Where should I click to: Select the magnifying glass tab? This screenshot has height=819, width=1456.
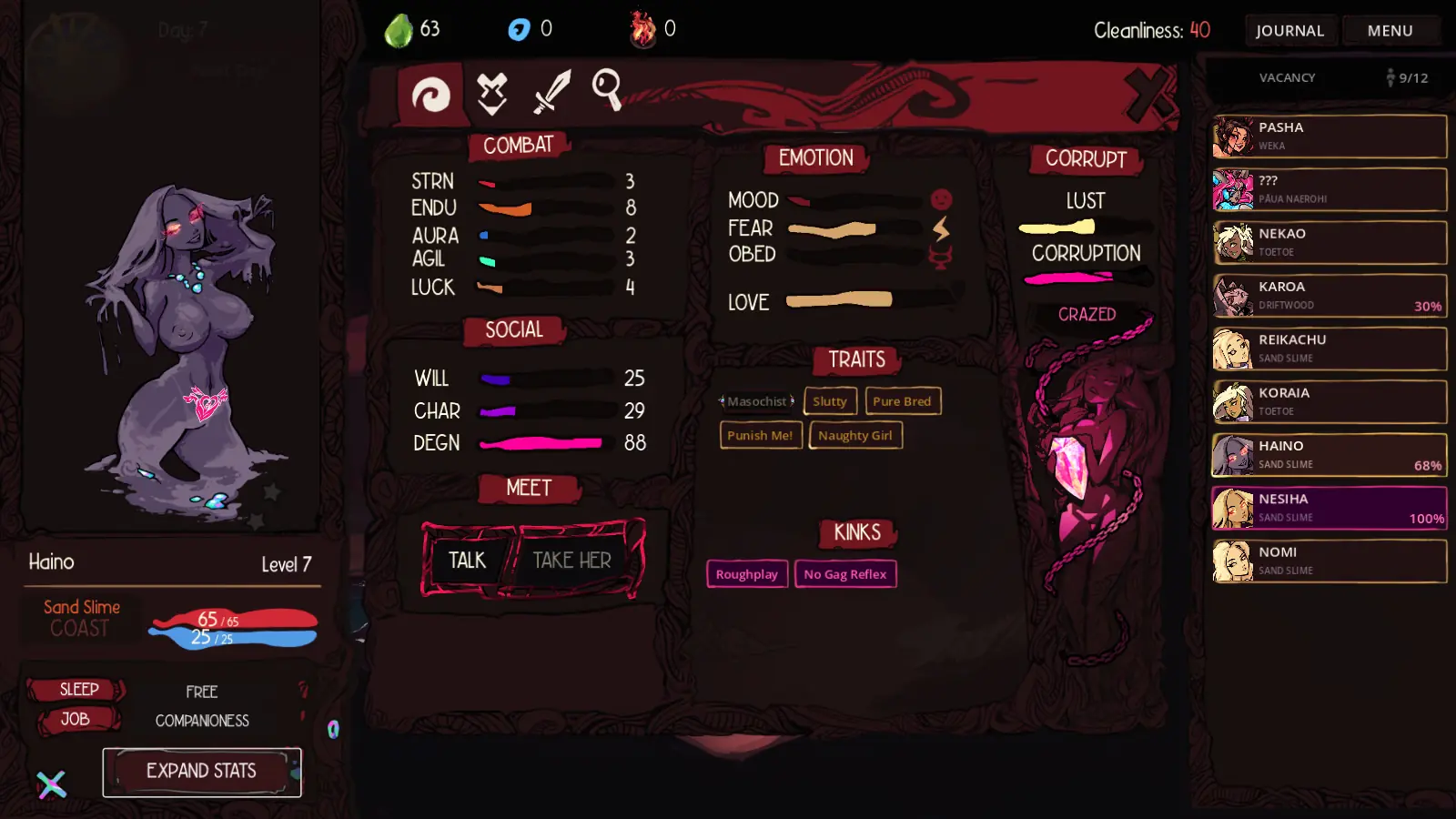pyautogui.click(x=607, y=90)
